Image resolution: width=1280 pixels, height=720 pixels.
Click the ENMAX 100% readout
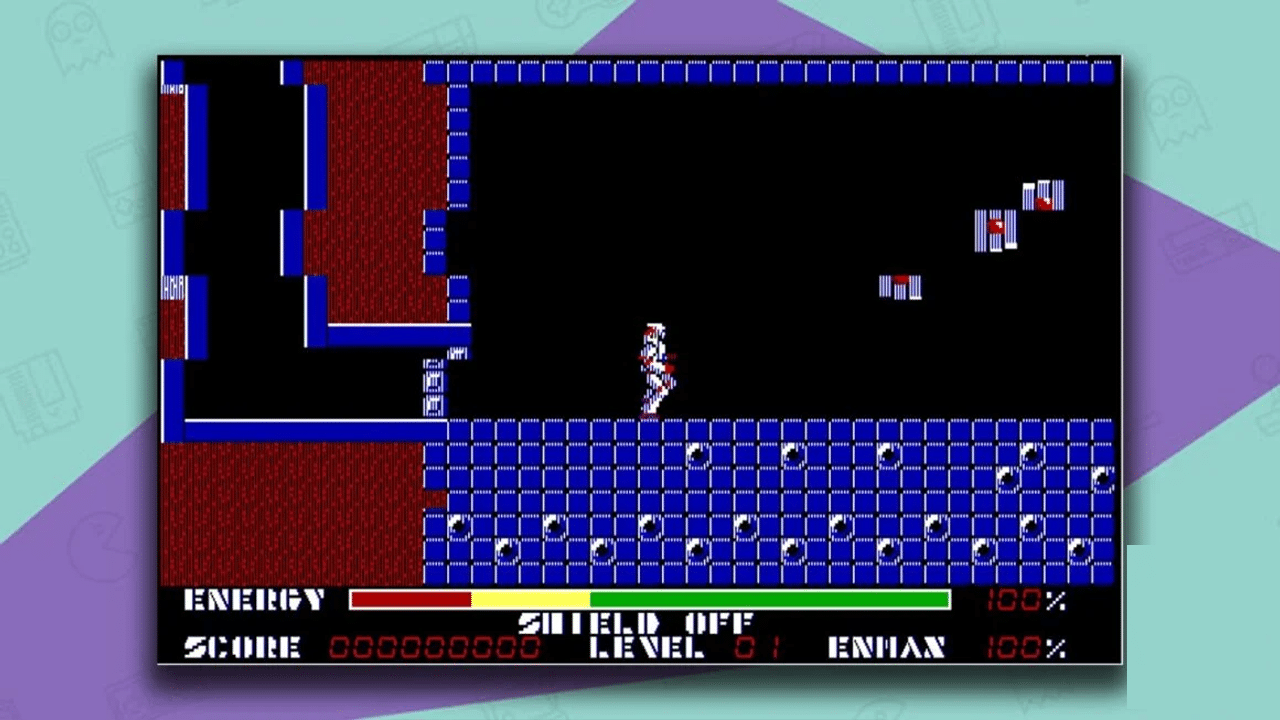coord(1023,648)
